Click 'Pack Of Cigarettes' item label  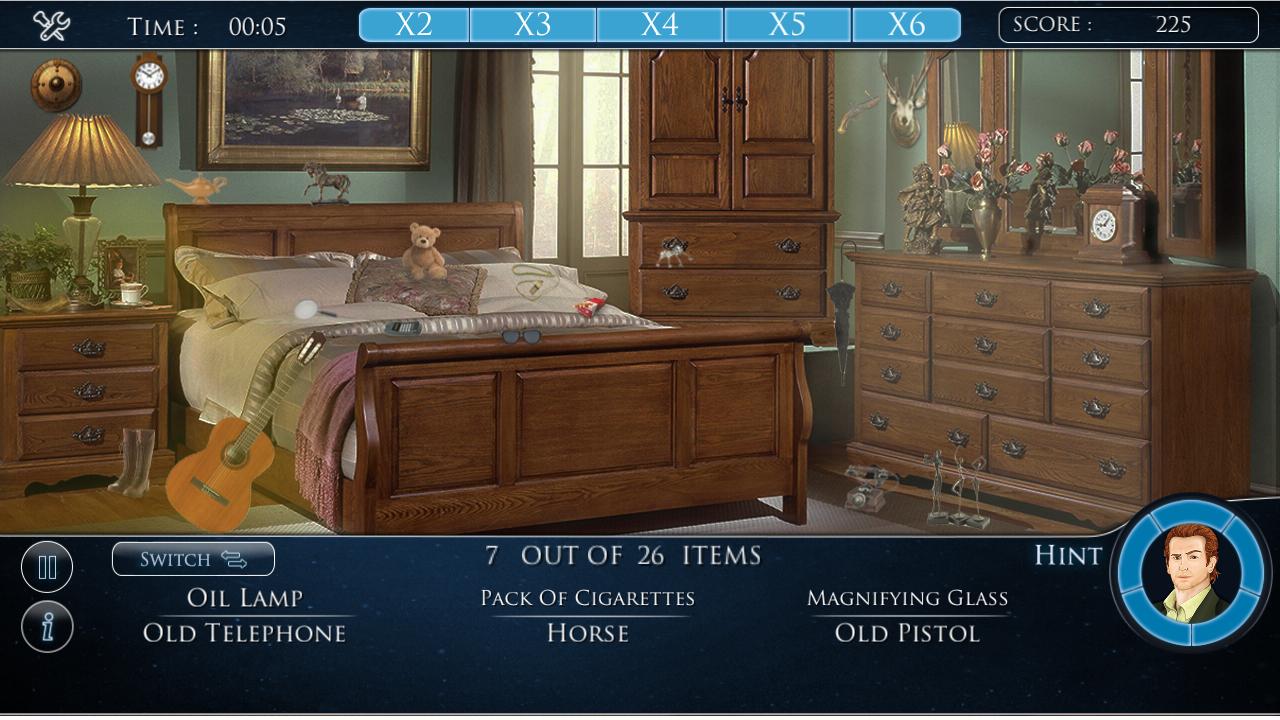588,597
